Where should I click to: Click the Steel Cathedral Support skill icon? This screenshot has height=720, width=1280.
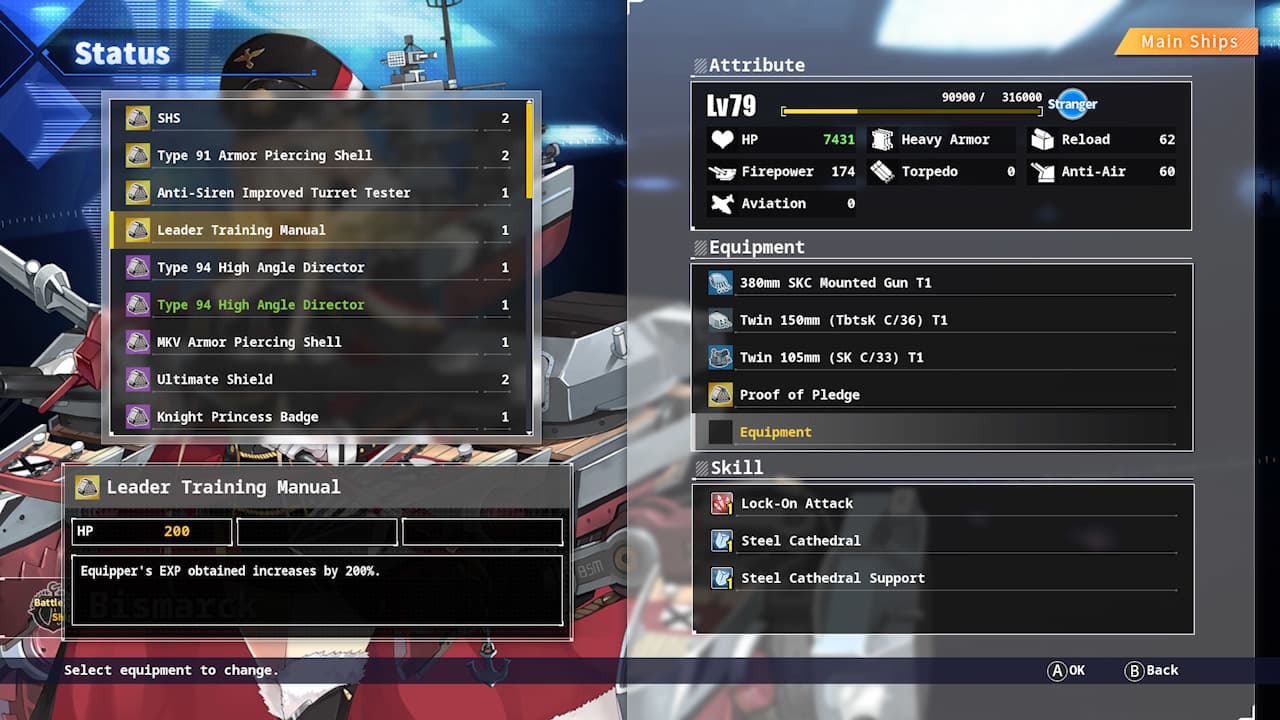[721, 577]
